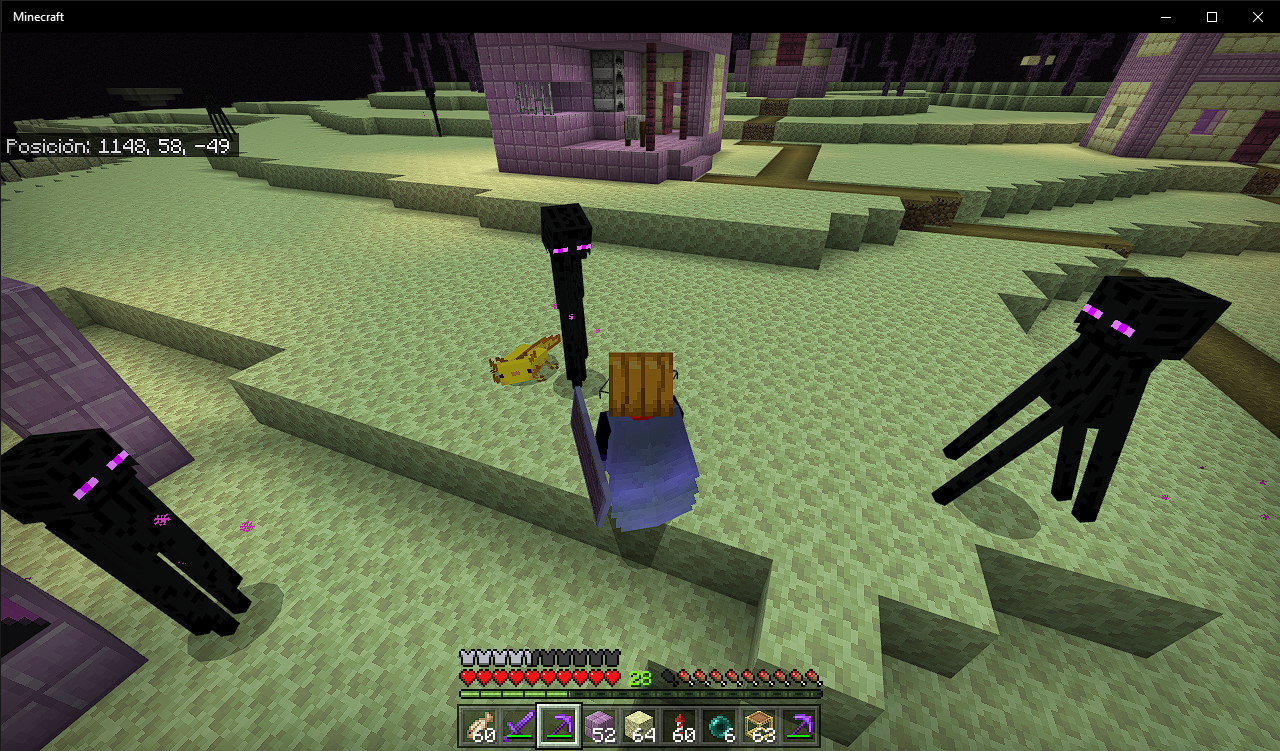Screen dimensions: 1280x751
Task: Pick the firework rocket slot
Action: 680,726
